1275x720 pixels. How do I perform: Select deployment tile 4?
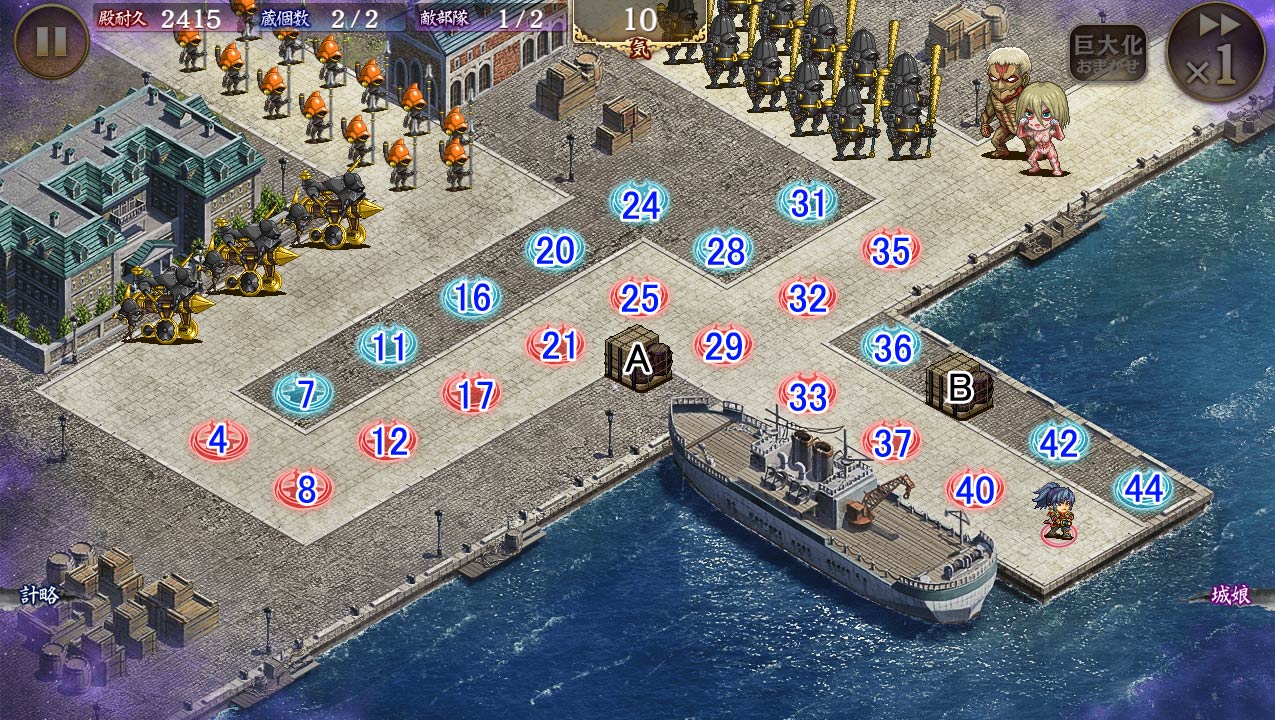219,439
